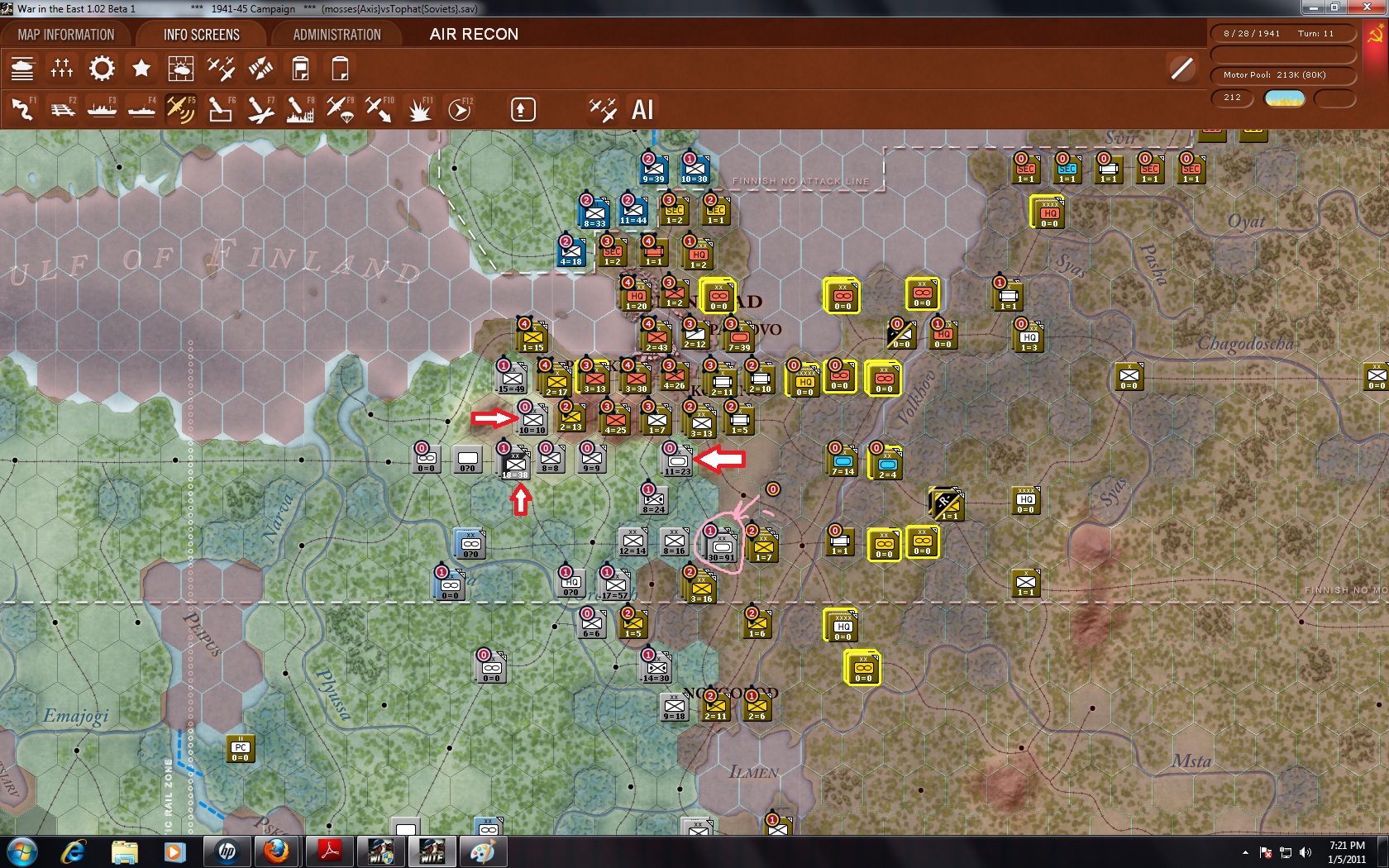Select F3 naval transport mode icon
This screenshot has width=1389, height=868.
tap(102, 108)
